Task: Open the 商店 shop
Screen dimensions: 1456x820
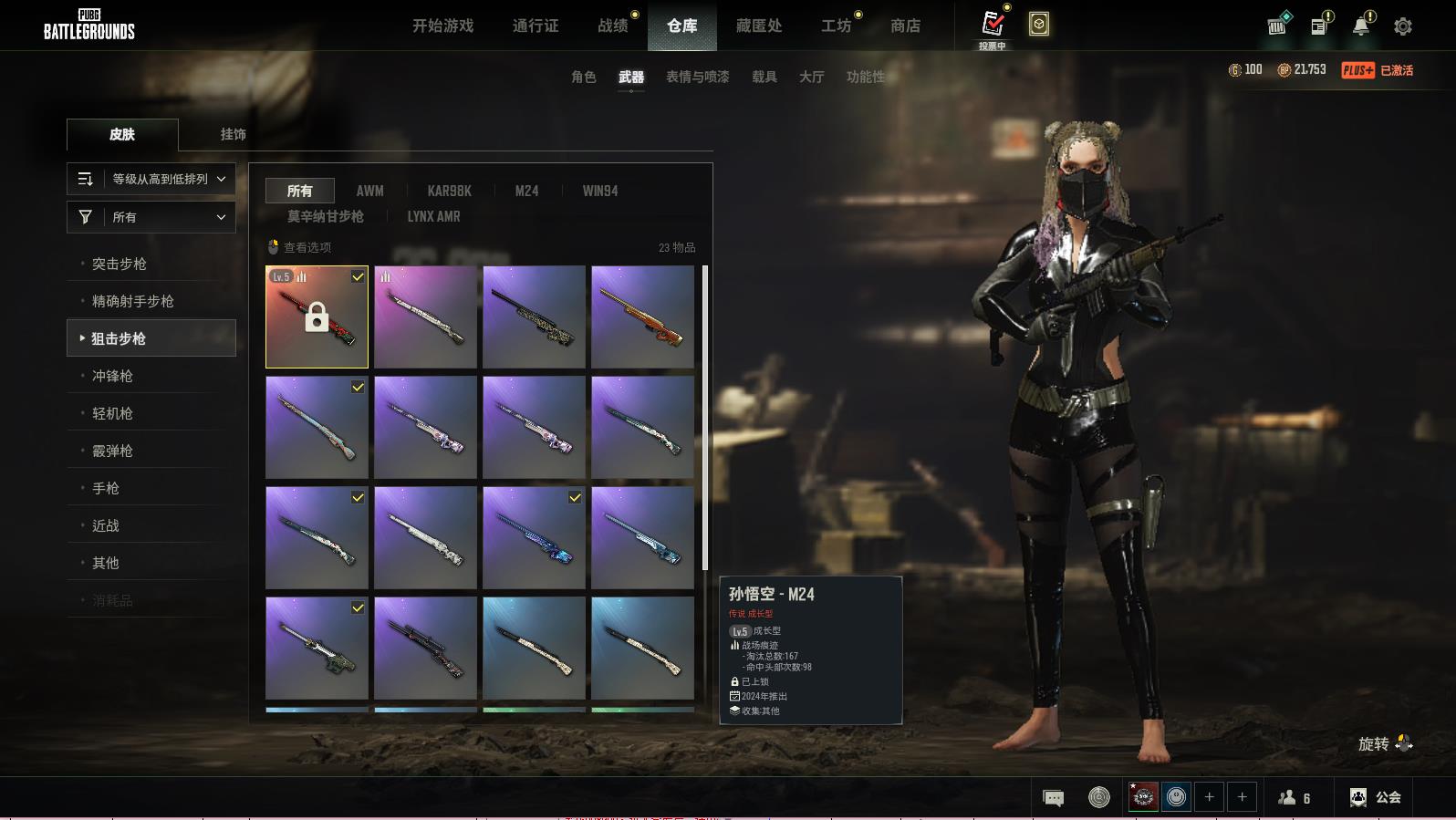Action: (x=905, y=26)
